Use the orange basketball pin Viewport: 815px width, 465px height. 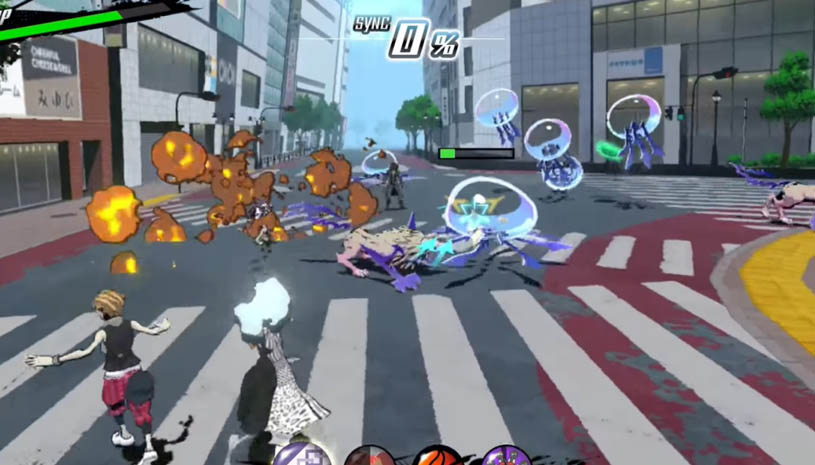coord(437,457)
